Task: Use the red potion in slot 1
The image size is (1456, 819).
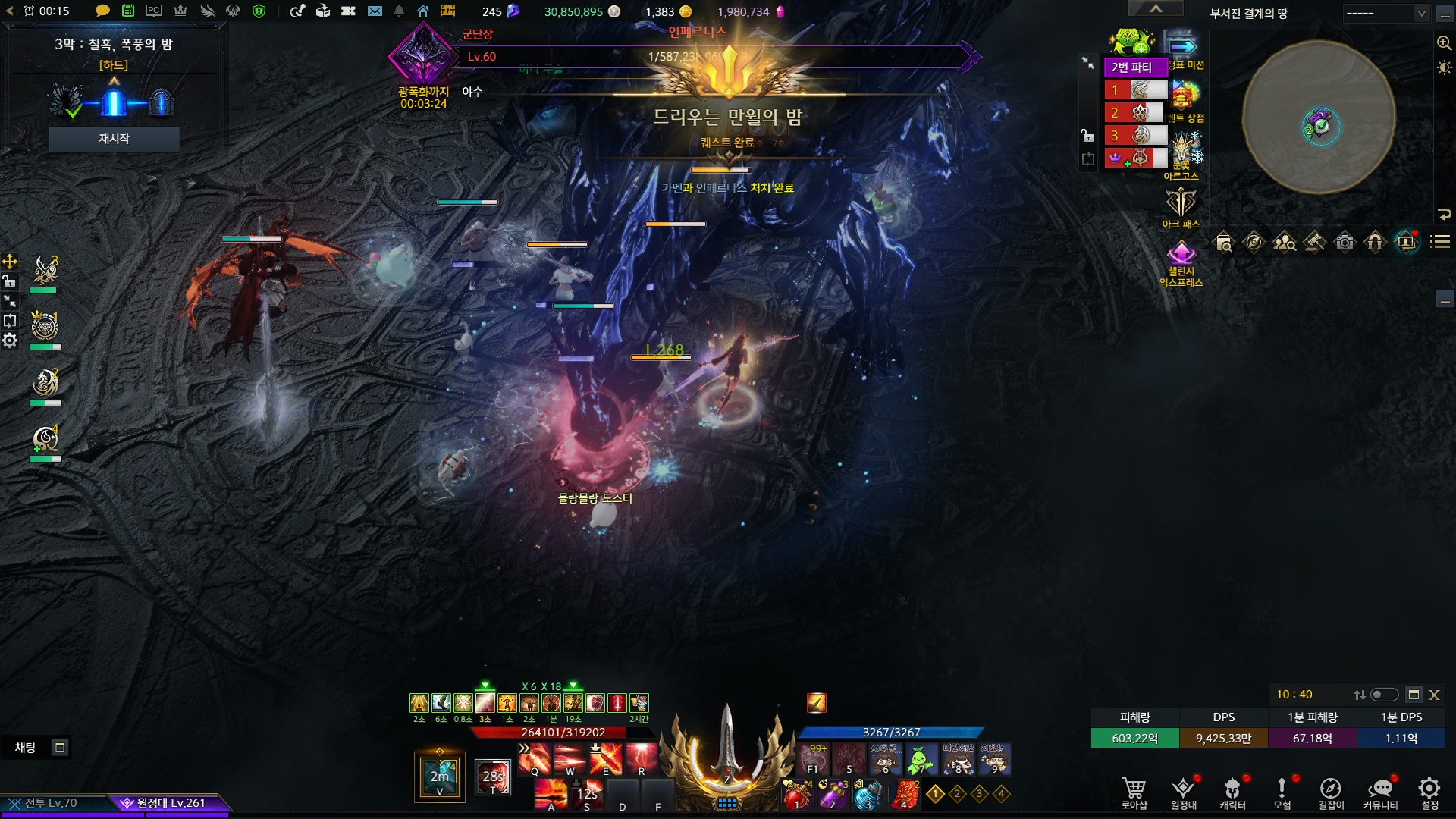Action: [796, 794]
